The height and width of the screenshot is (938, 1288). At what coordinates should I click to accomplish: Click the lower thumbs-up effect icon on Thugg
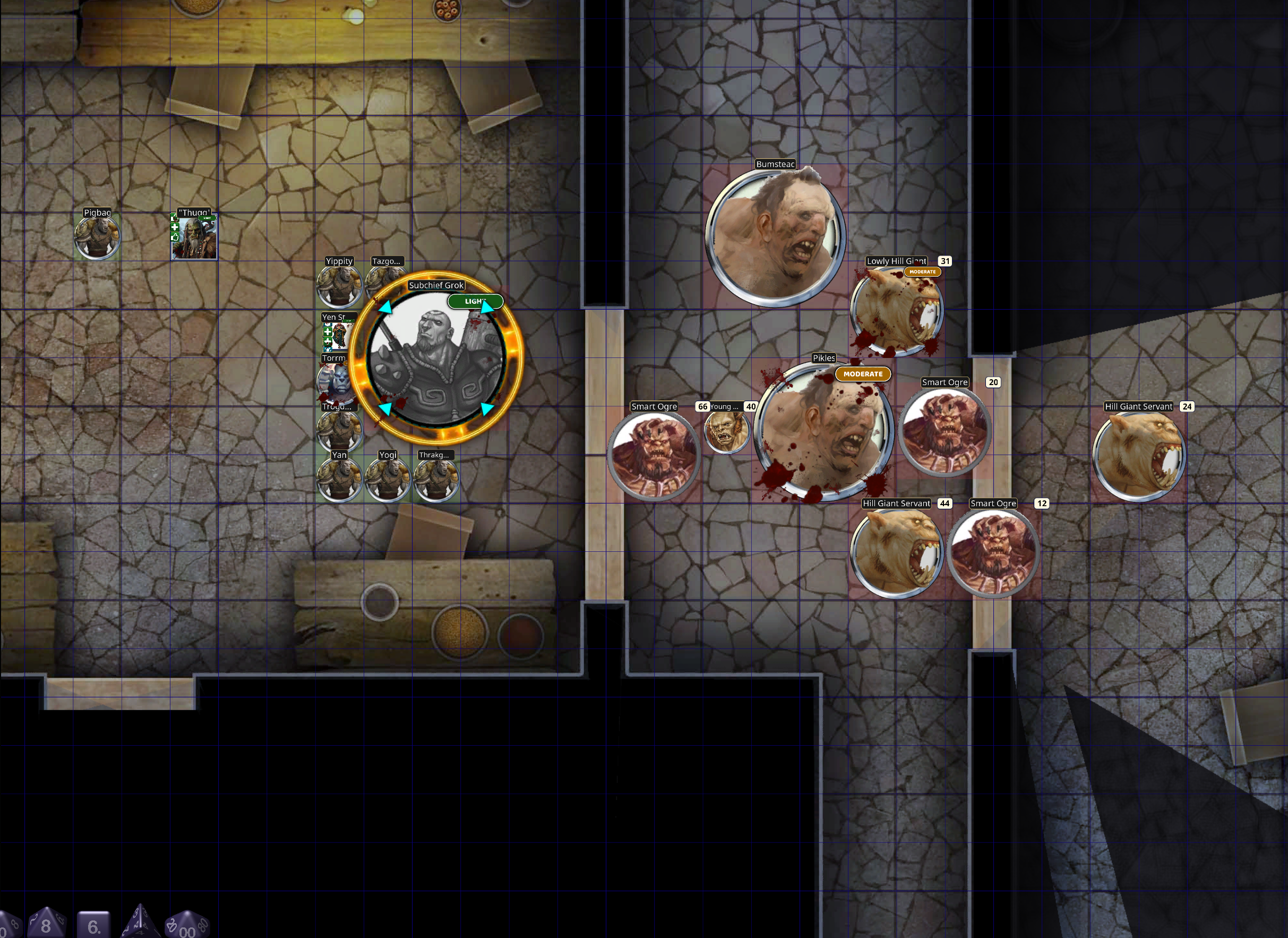(174, 237)
